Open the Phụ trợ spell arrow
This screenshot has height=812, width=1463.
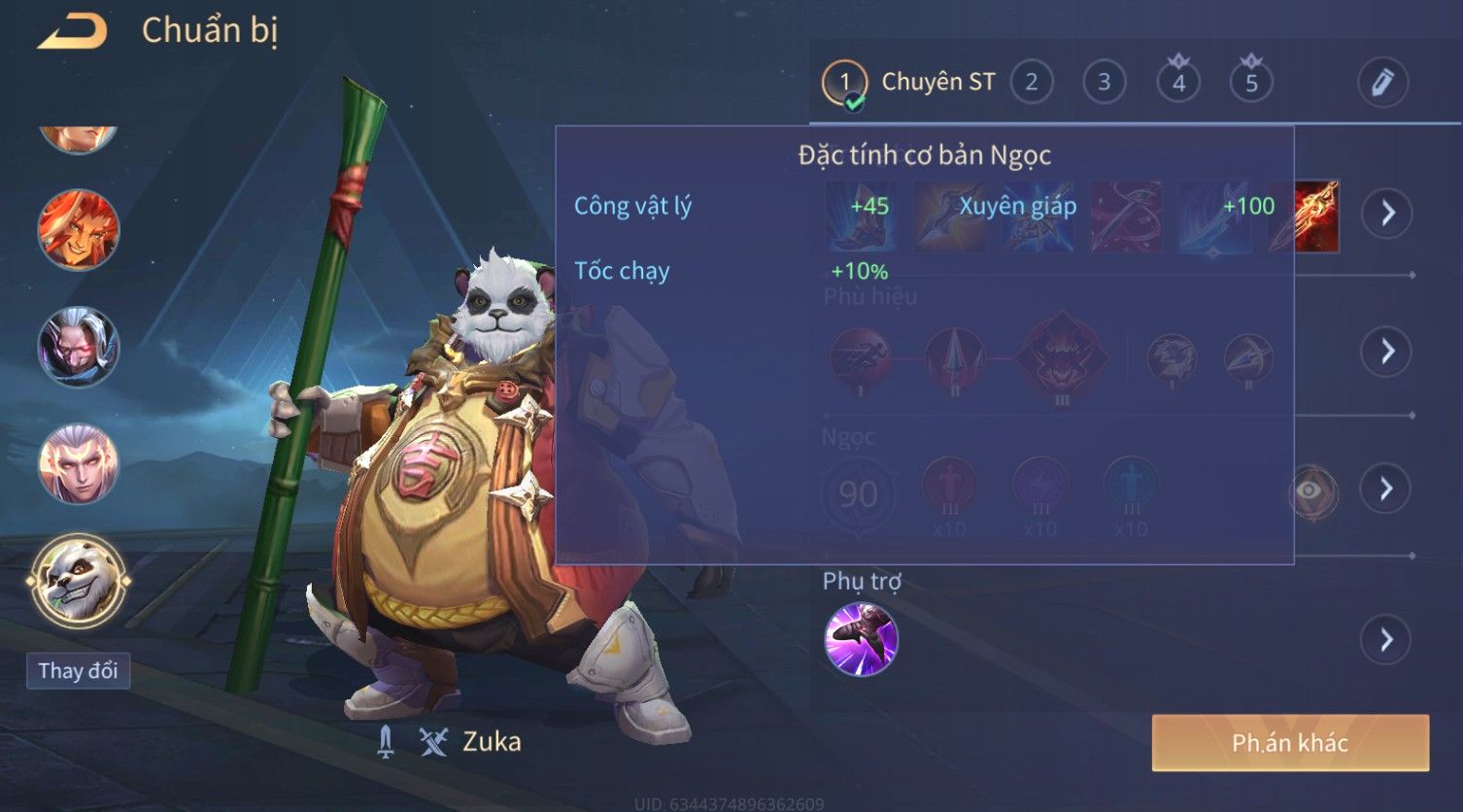coord(1387,640)
